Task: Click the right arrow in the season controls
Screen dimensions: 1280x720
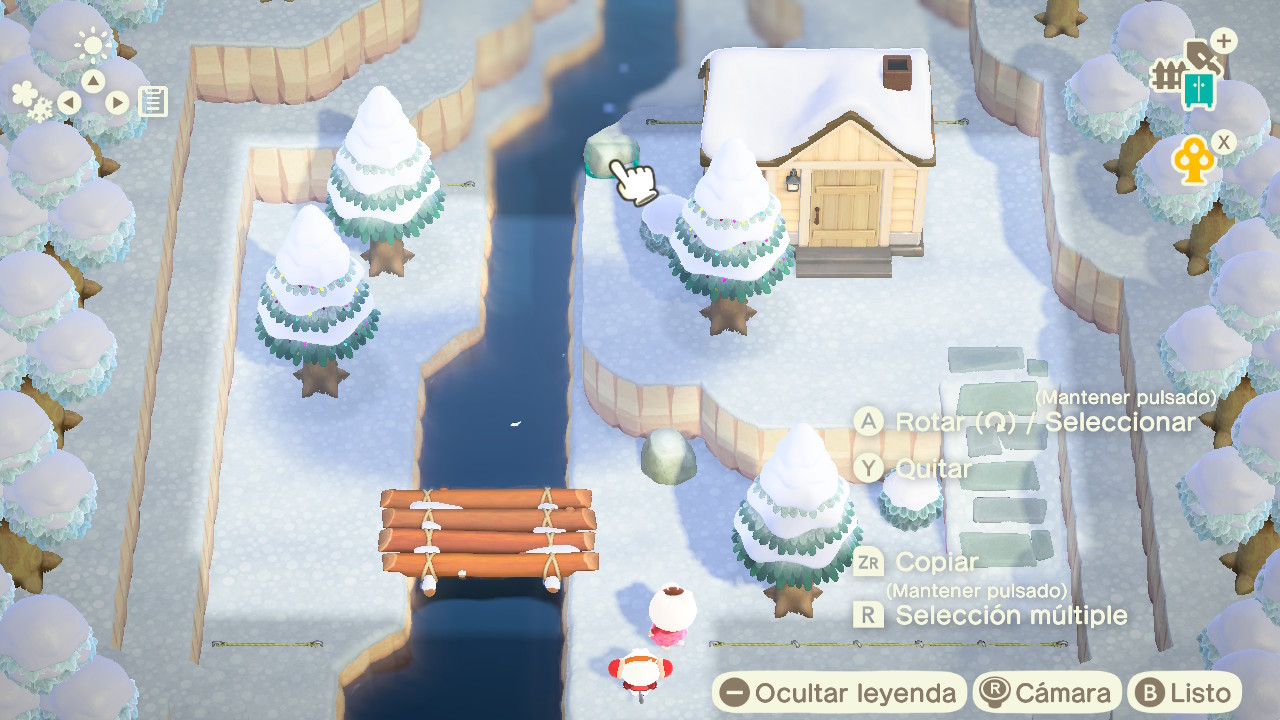Action: coord(117,102)
